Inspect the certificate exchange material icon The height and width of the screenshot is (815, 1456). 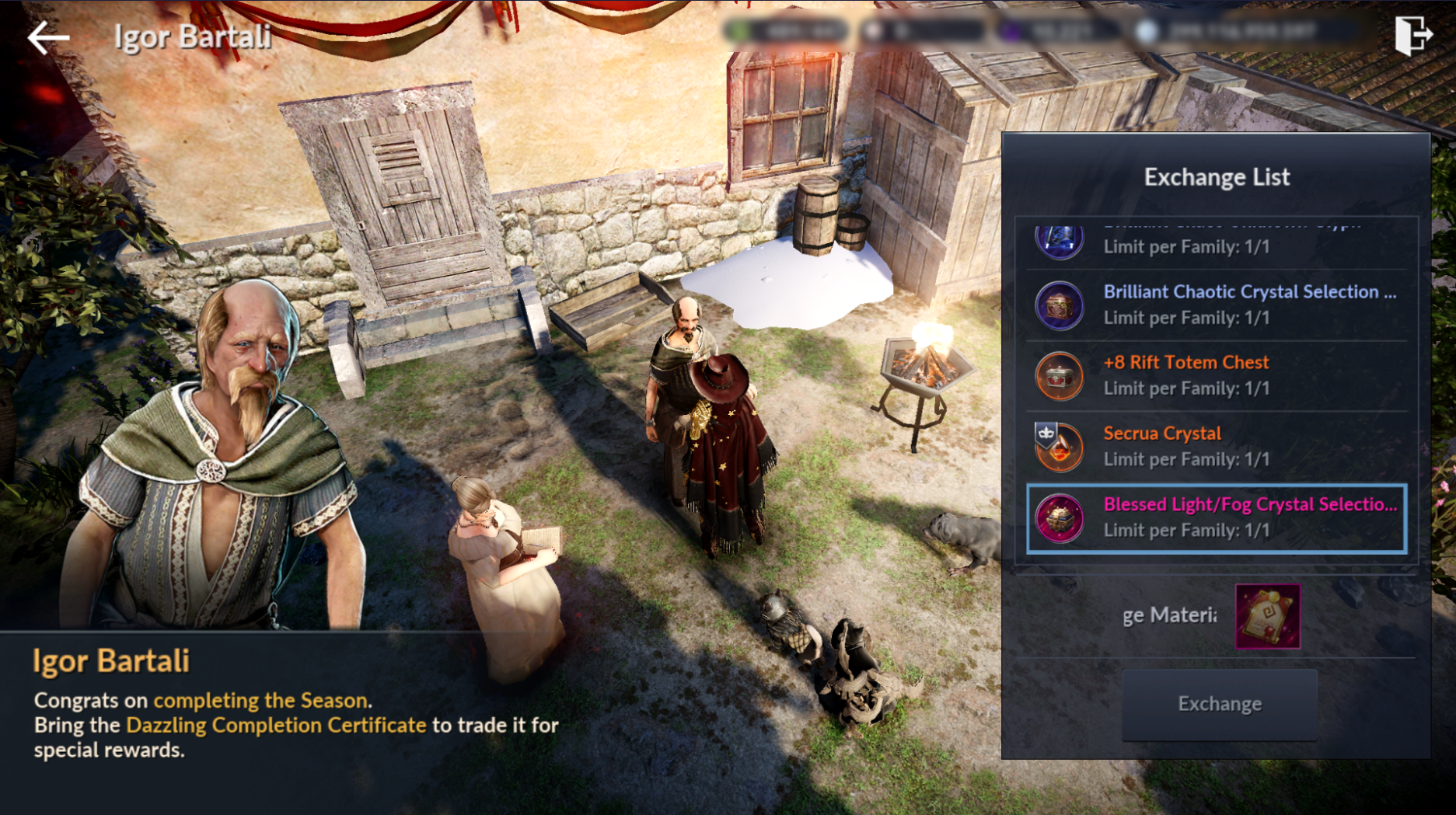tap(1267, 616)
